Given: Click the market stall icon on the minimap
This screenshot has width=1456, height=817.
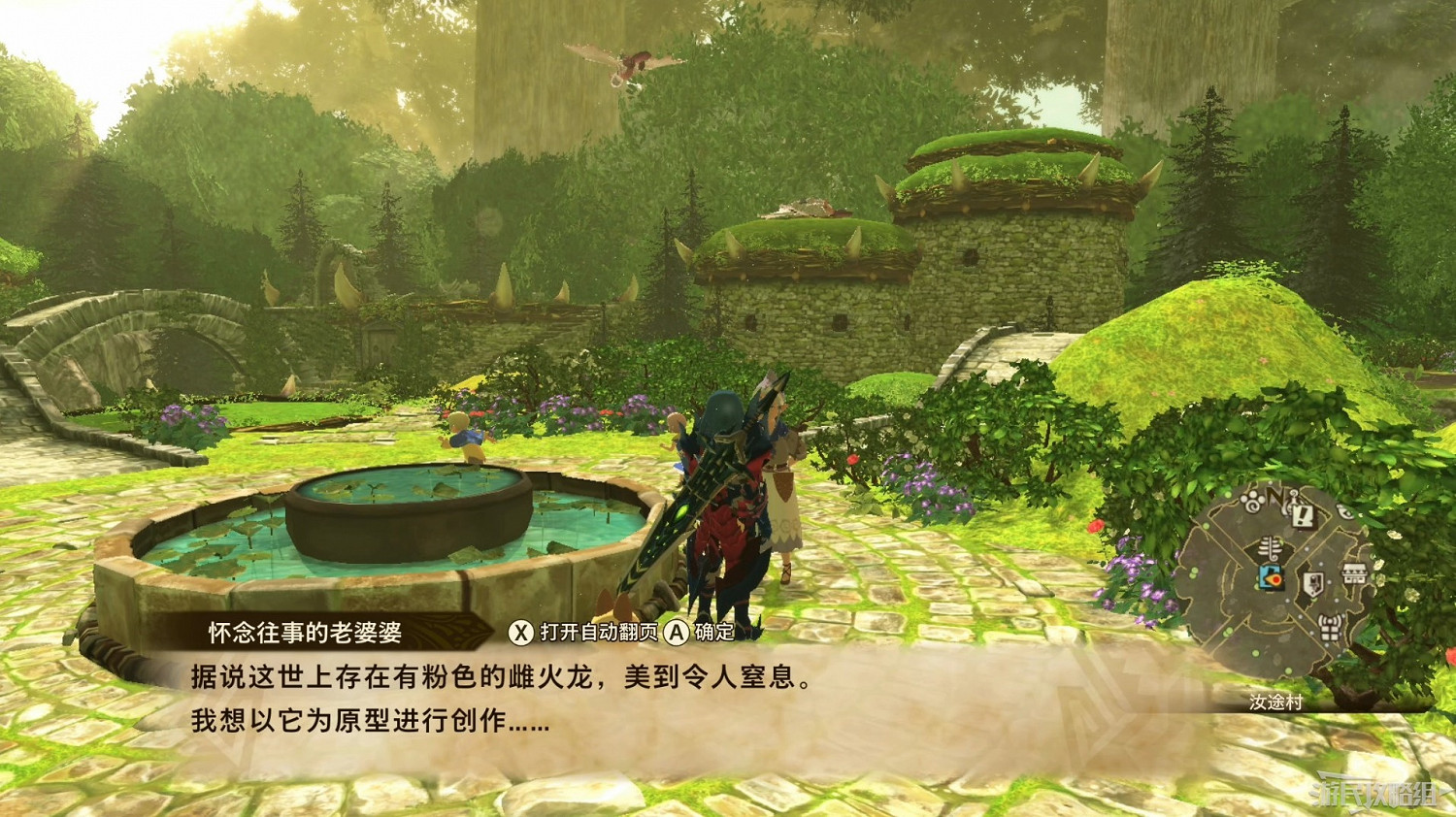Looking at the screenshot, I should 1354,573.
